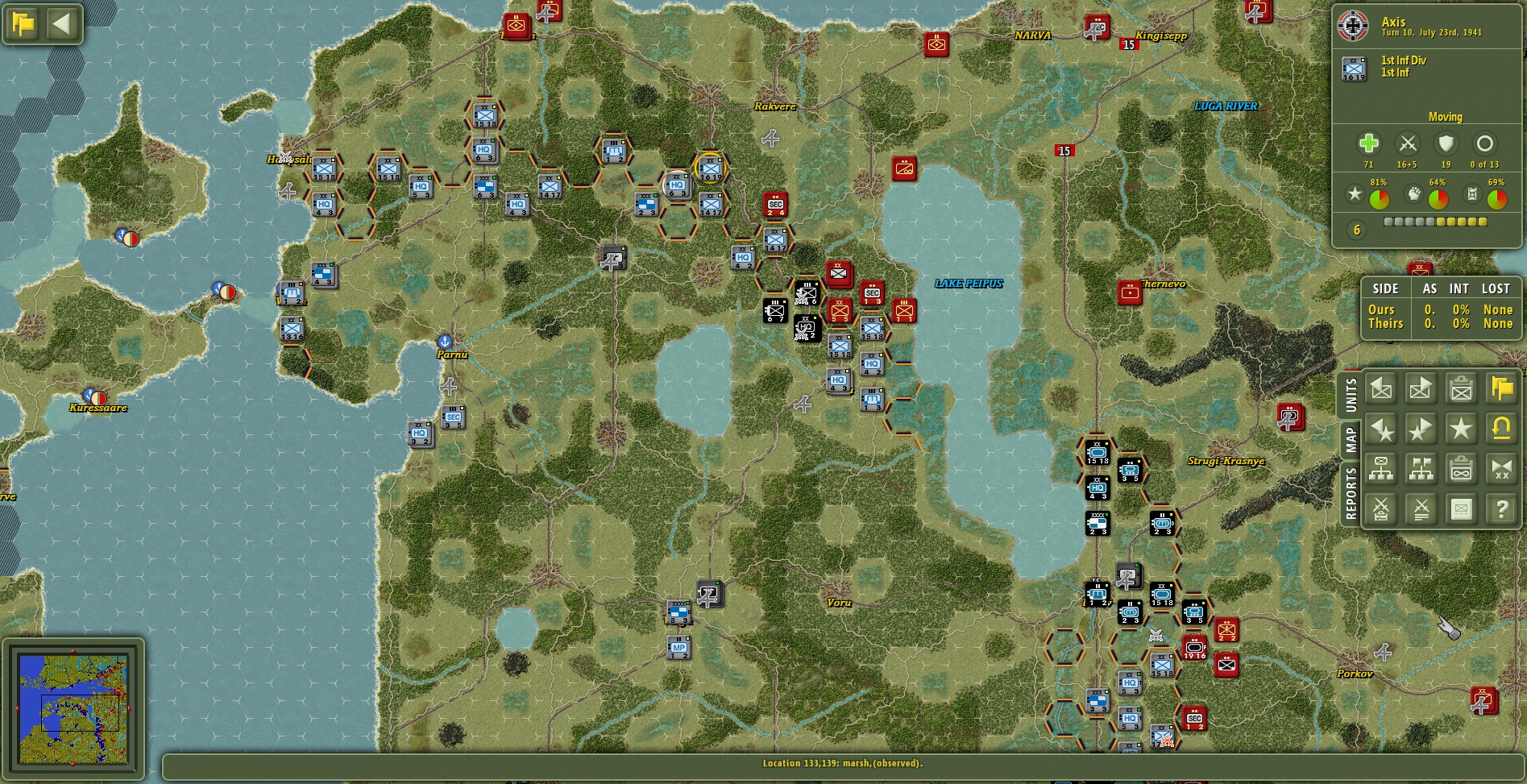The width and height of the screenshot is (1527, 784).
Task: Open the unit report clipboard icon
Action: 1460,389
